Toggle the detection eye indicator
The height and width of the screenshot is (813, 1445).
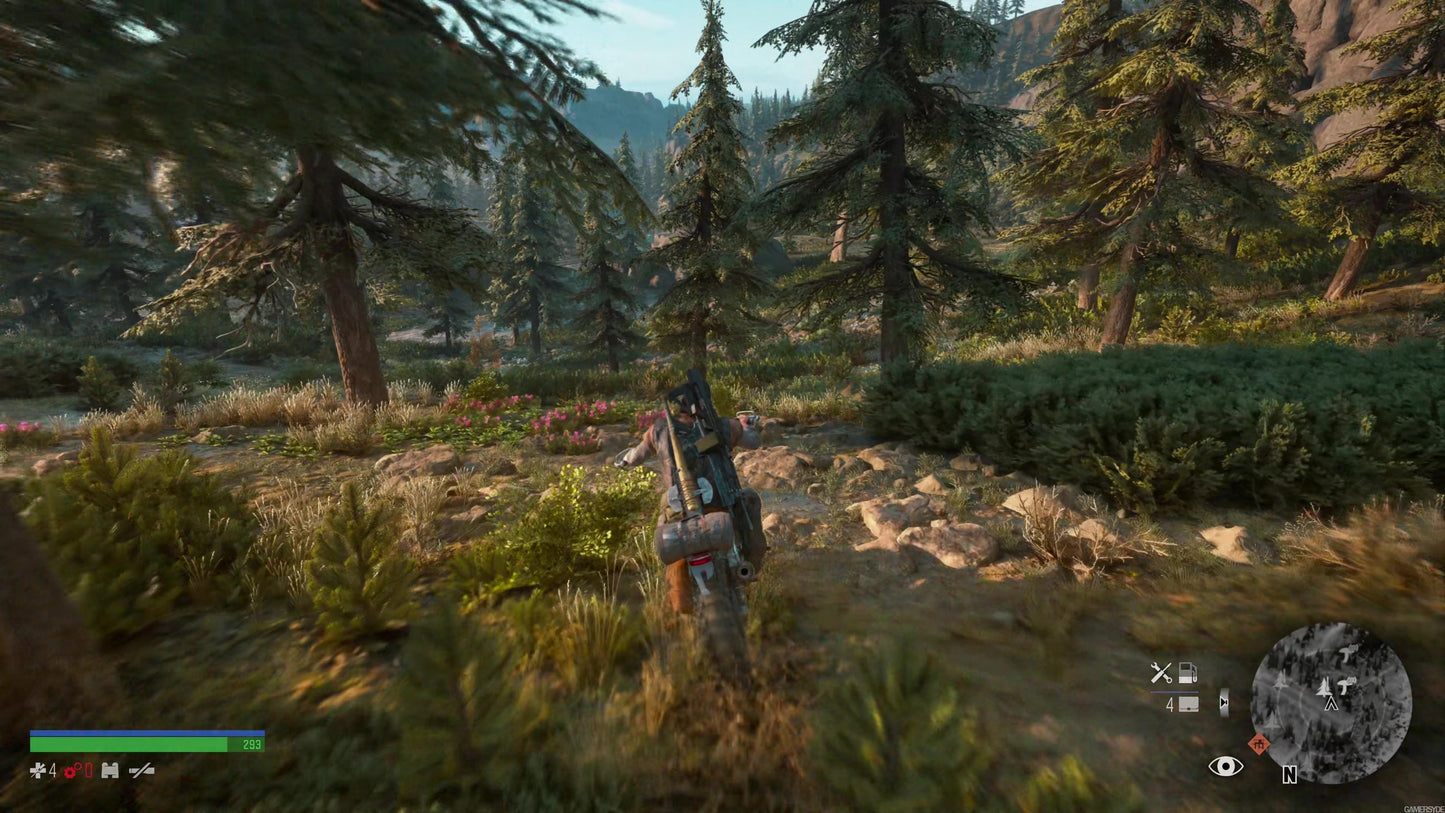click(1226, 766)
